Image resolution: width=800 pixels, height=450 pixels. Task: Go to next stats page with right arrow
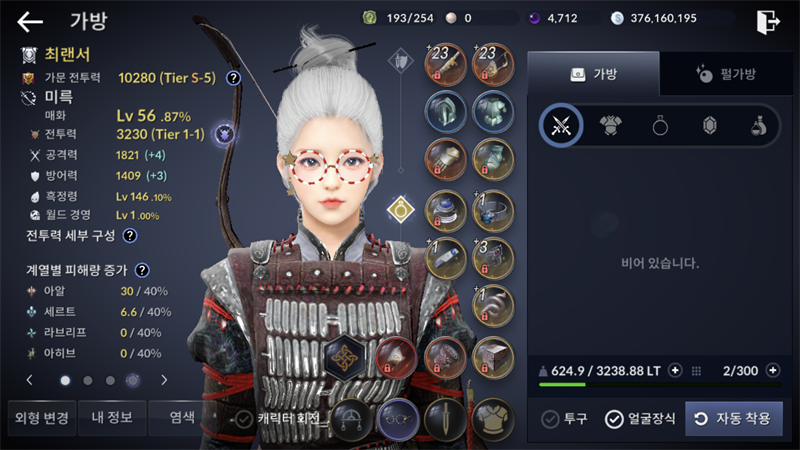click(164, 380)
